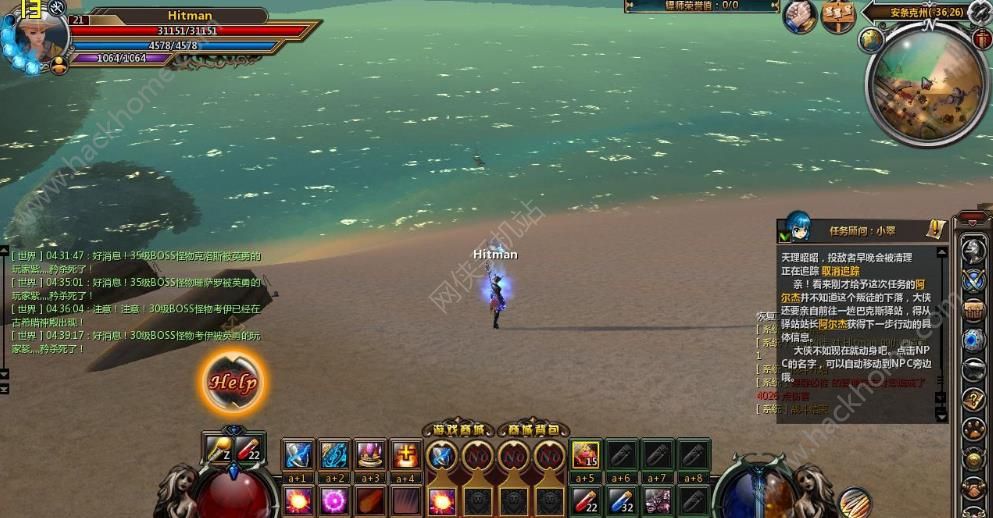This screenshot has height=518, width=993.
Task: Open the wooden signpost icon
Action: [x=838, y=17]
